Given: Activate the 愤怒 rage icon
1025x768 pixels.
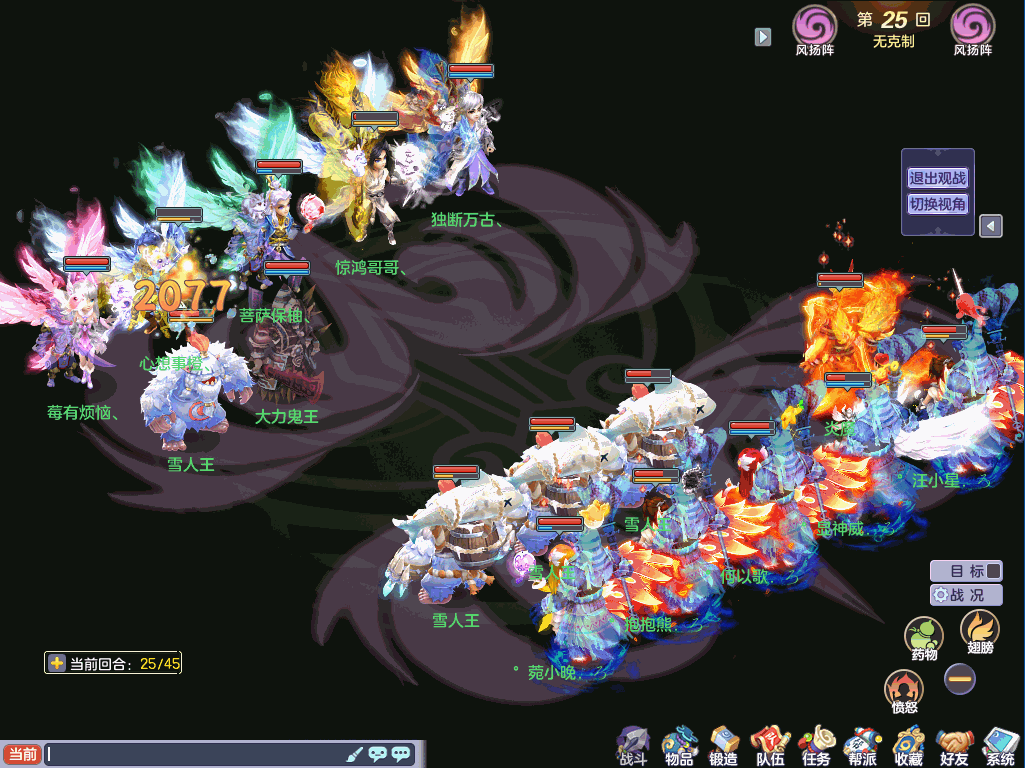Looking at the screenshot, I should click(x=904, y=690).
